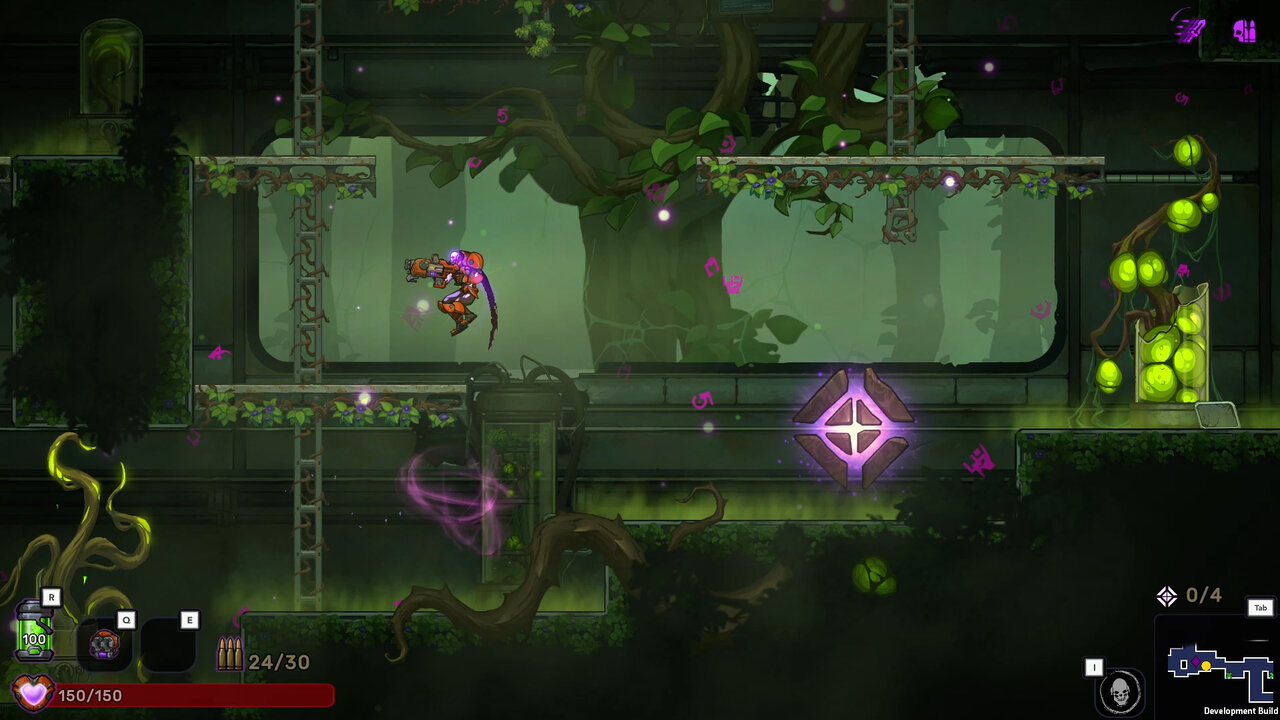Click the skull-and-bullets icon in the top-right corner
The image size is (1280, 720).
pos(1246,30)
